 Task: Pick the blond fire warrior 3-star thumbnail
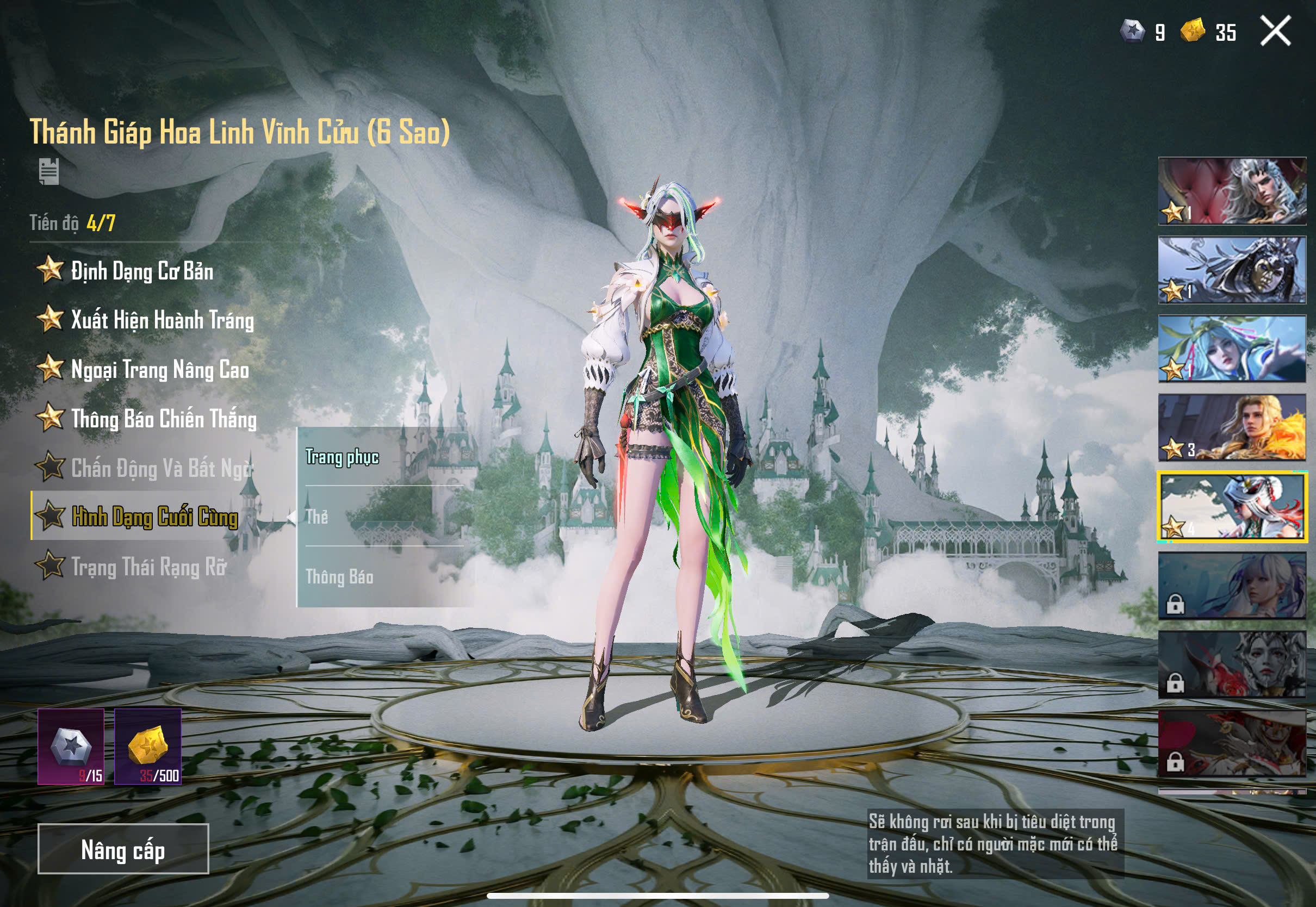point(1232,427)
